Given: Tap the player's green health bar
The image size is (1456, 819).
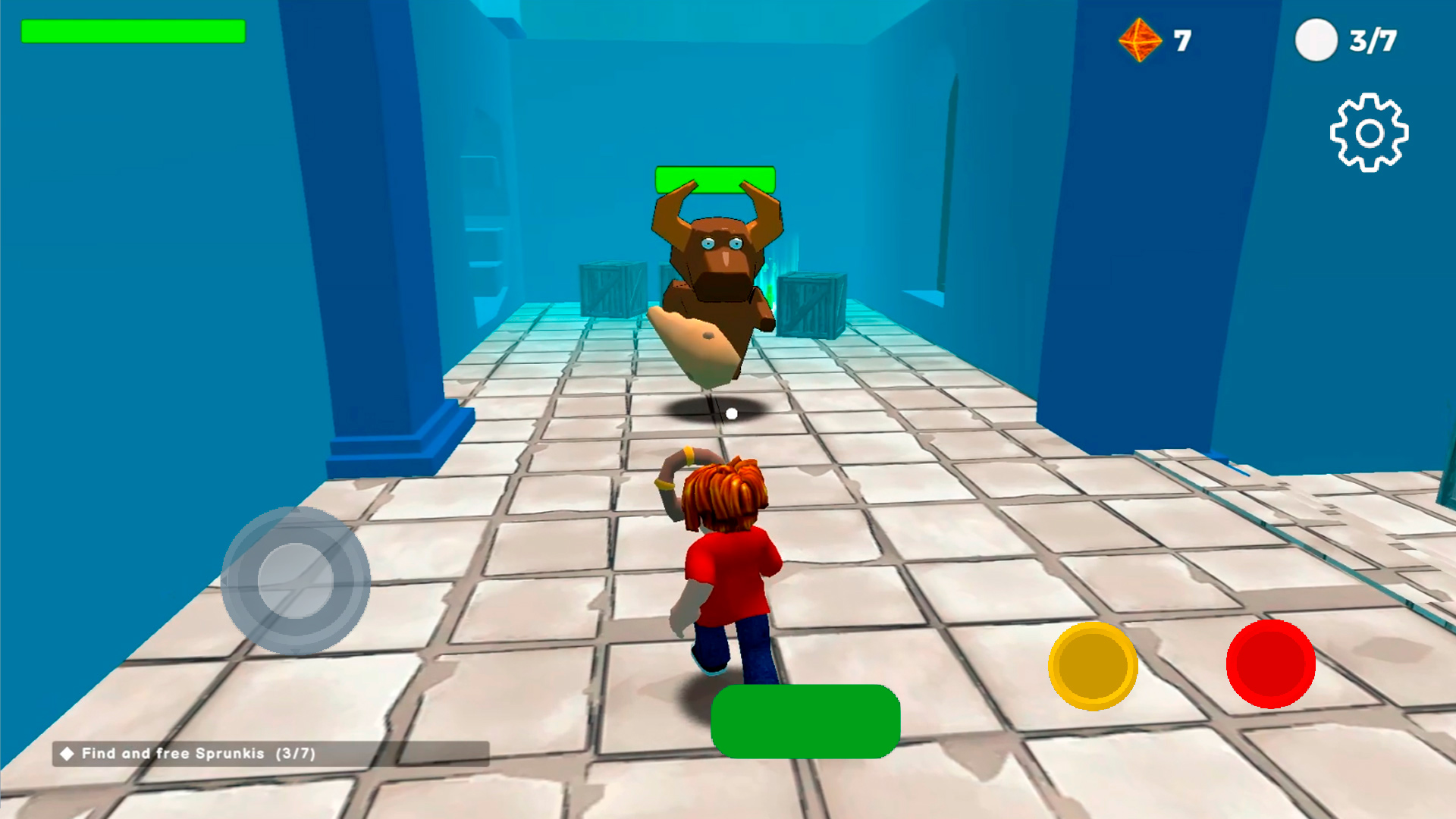Looking at the screenshot, I should pyautogui.click(x=133, y=32).
